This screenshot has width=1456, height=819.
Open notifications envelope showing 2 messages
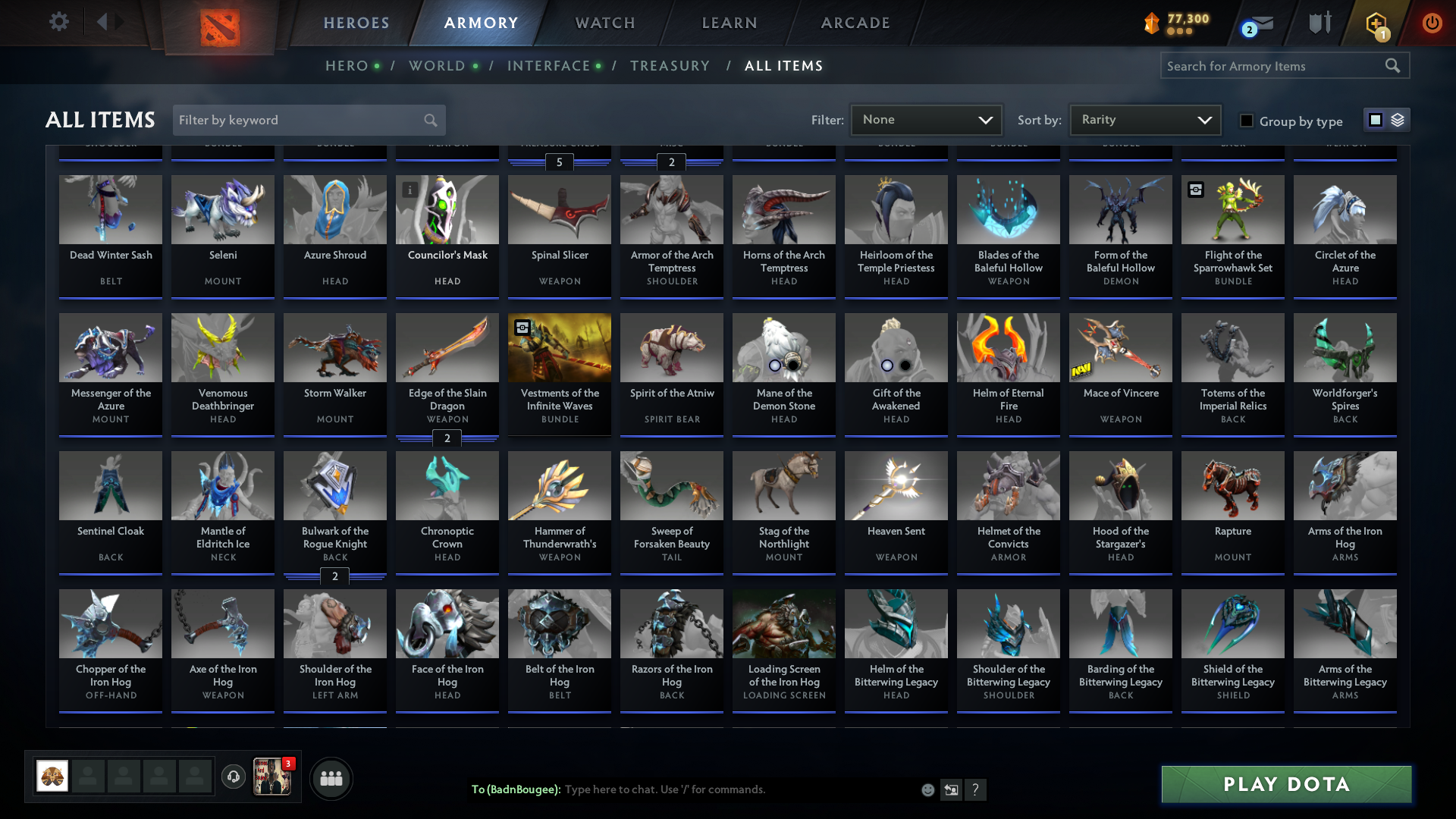coord(1259,24)
